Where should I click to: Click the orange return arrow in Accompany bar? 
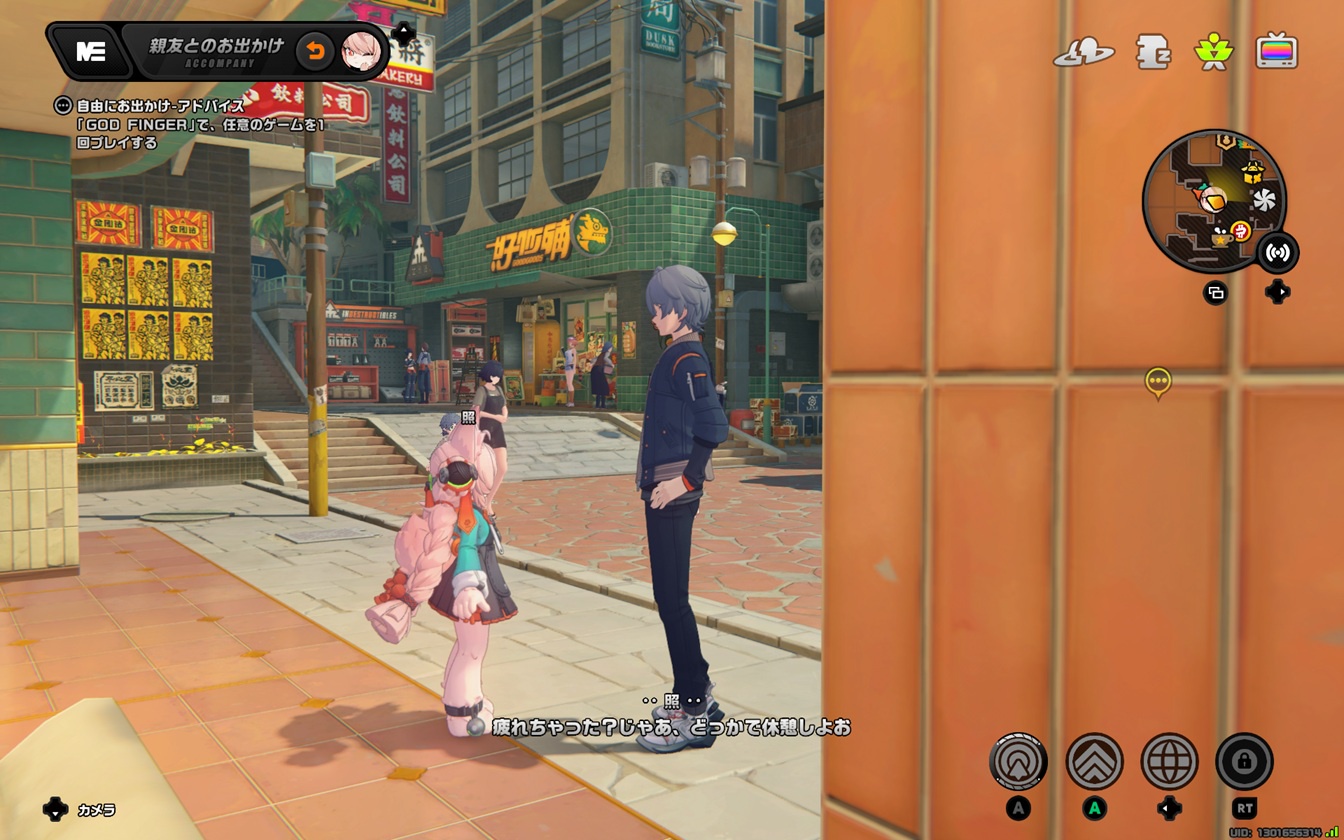[315, 51]
